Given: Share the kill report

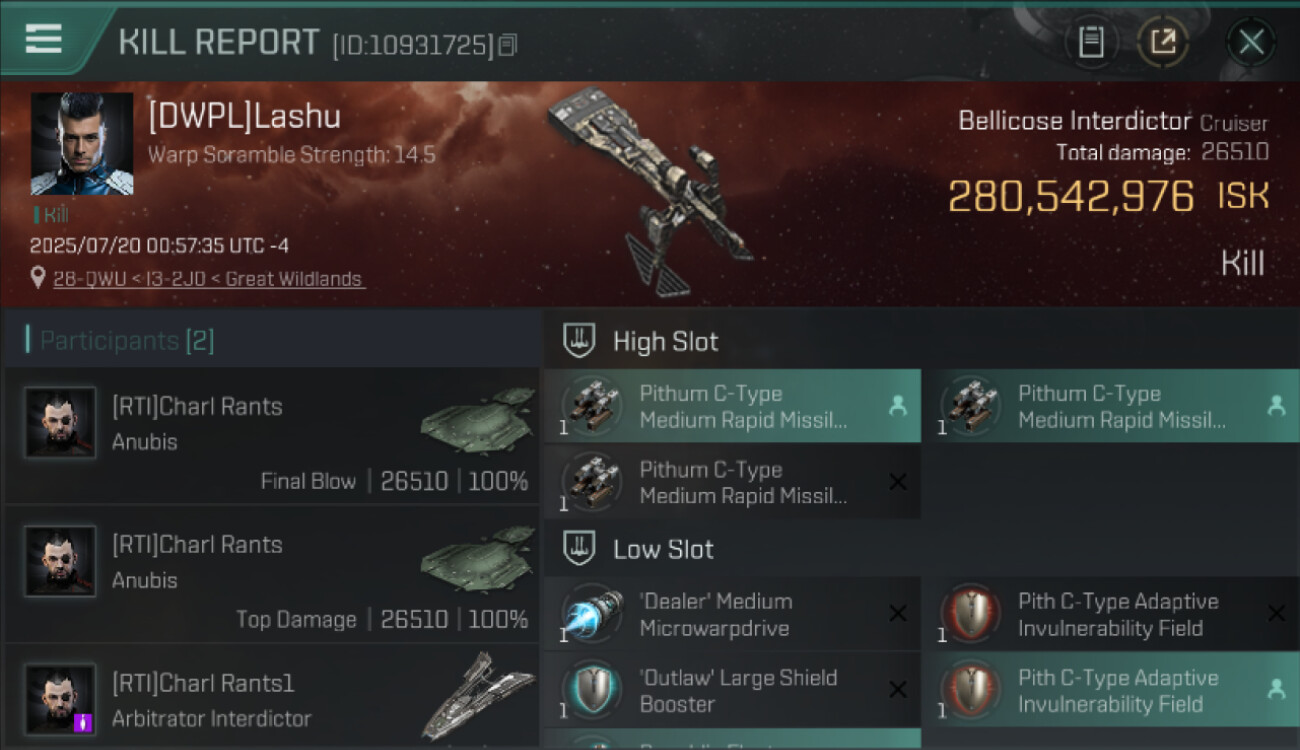Looking at the screenshot, I should coord(1164,42).
